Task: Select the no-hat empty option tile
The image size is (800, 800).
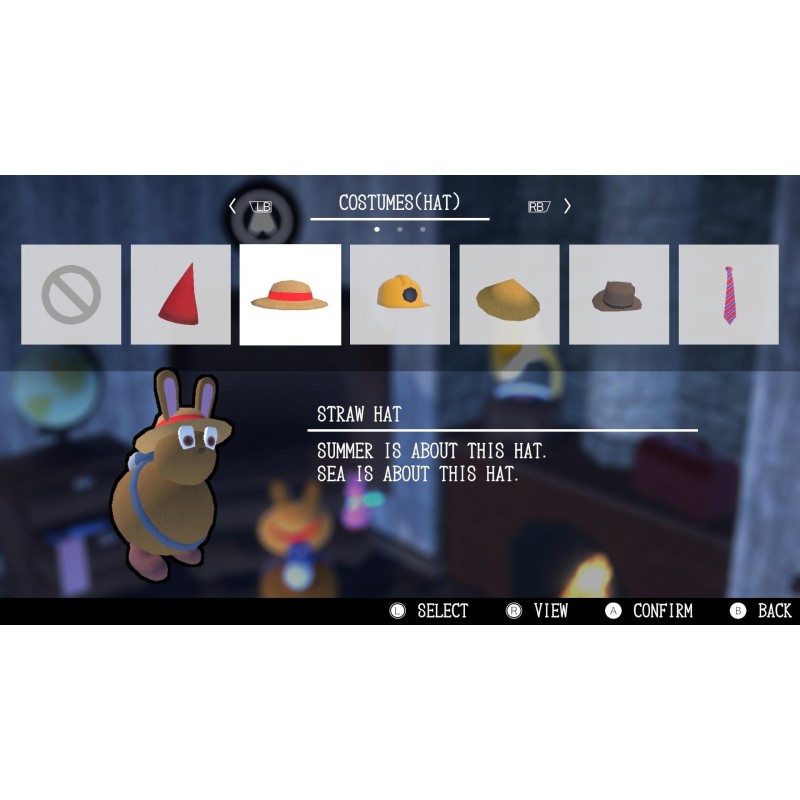Action: 71,295
